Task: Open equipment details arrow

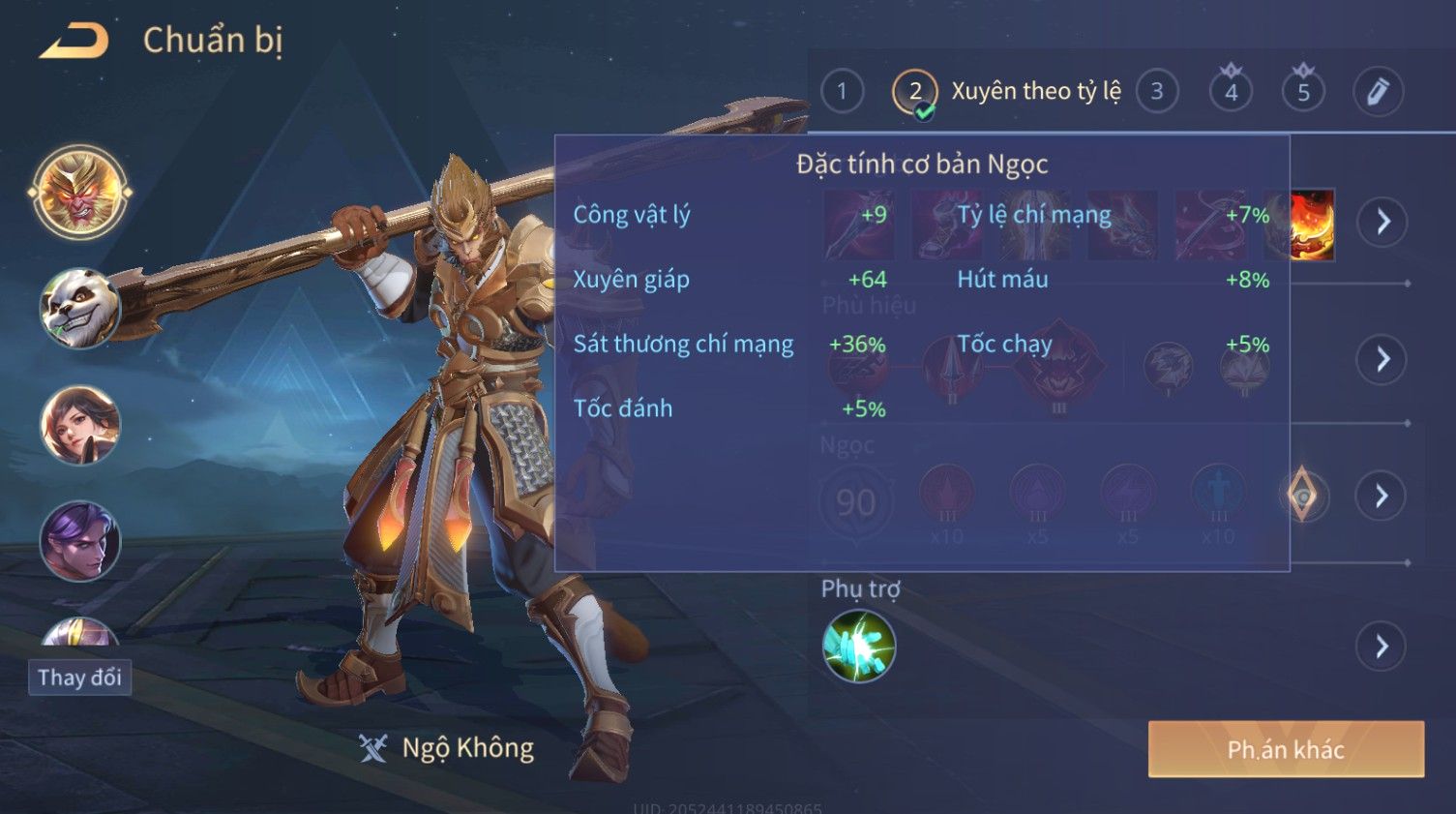Action: pos(1382,222)
